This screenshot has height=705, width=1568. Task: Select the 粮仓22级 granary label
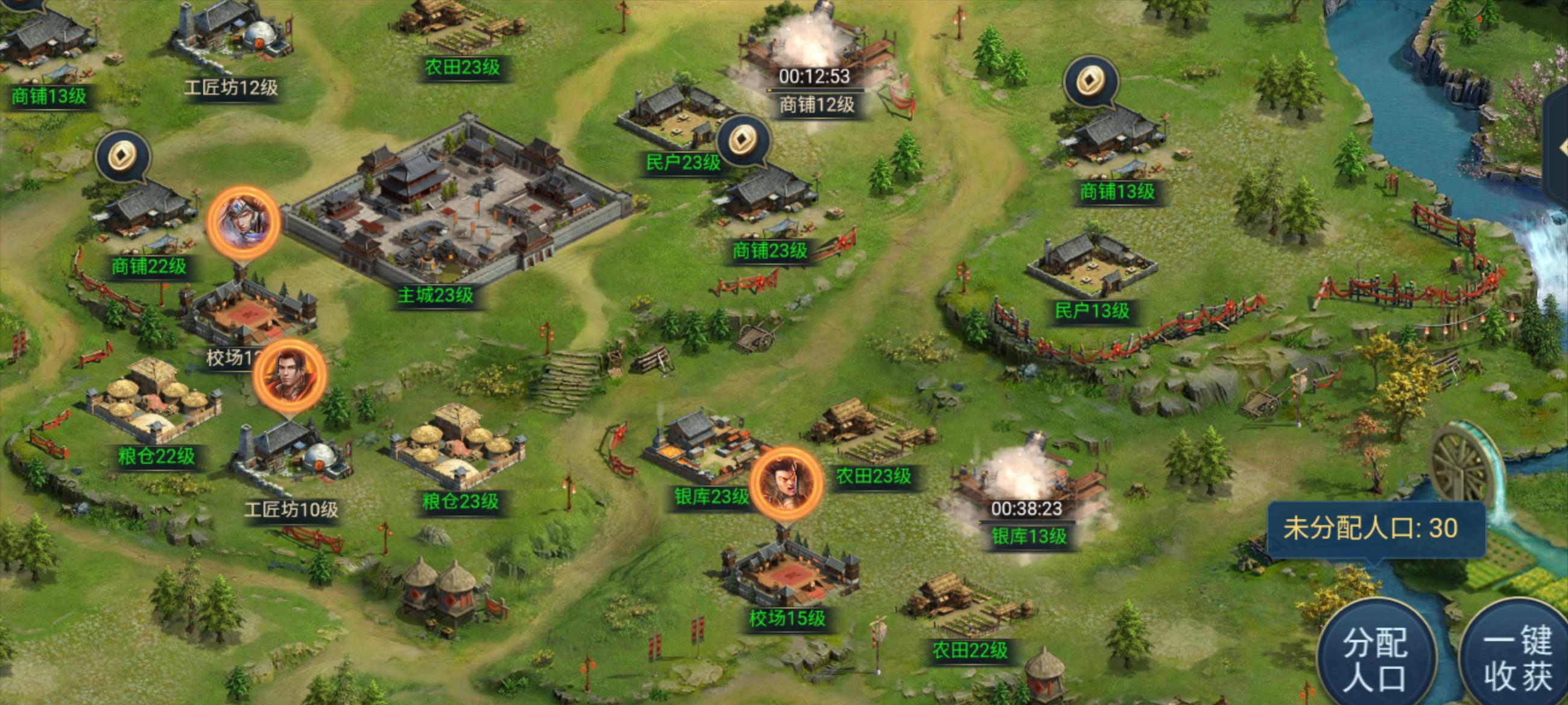click(156, 456)
